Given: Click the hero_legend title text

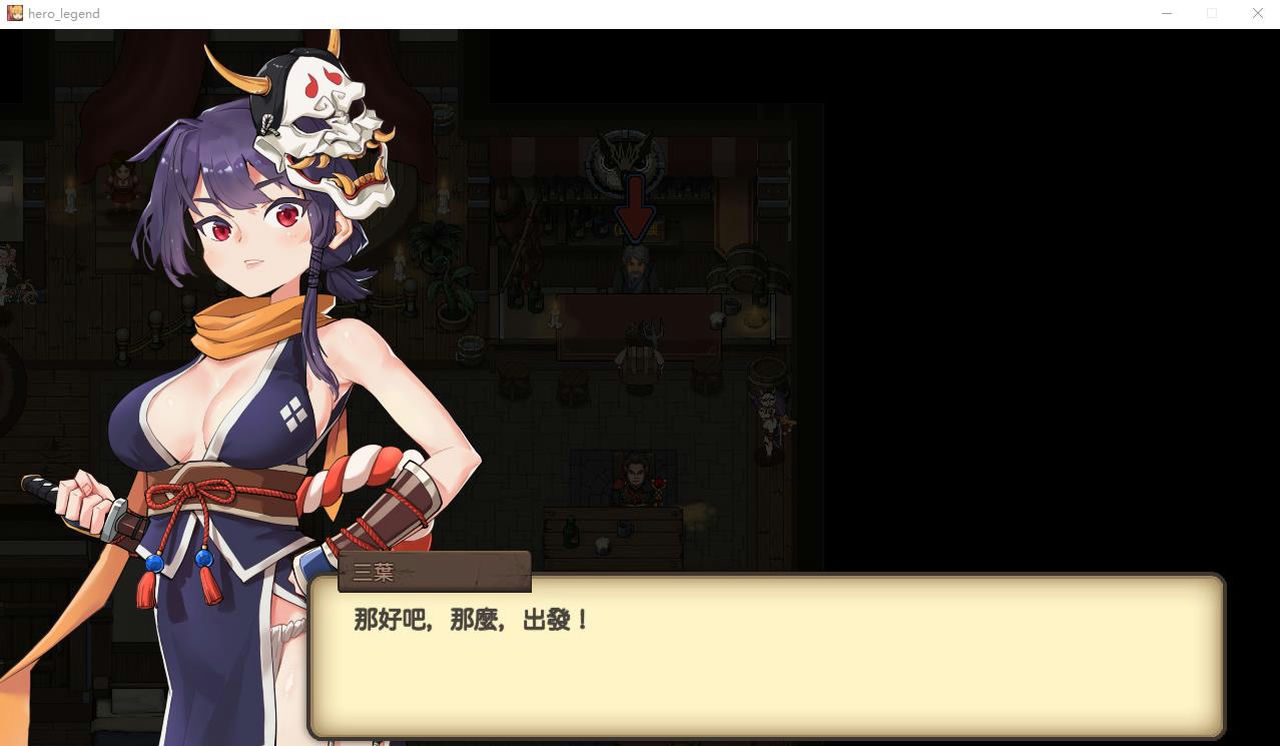Looking at the screenshot, I should pyautogui.click(x=63, y=13).
